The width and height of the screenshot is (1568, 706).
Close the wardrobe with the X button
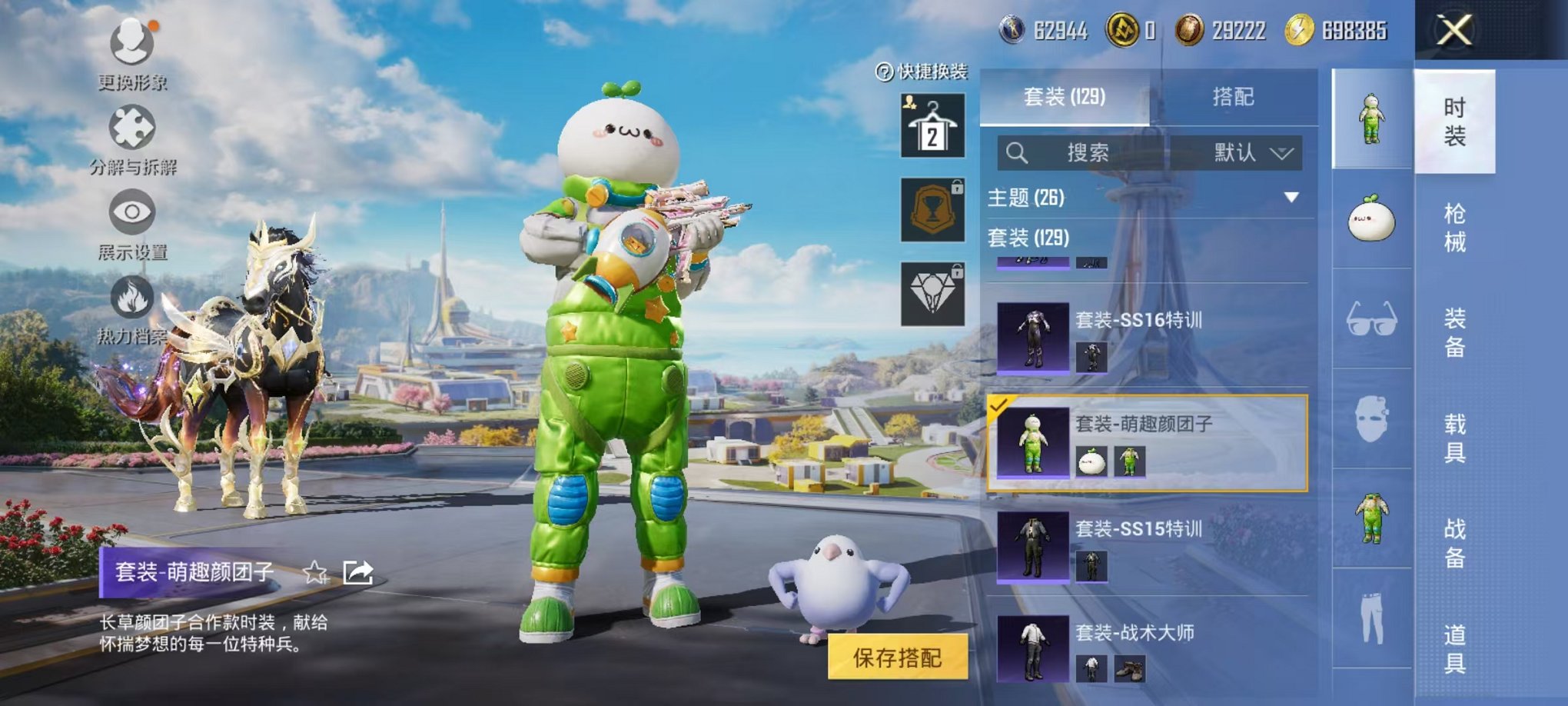tap(1454, 31)
